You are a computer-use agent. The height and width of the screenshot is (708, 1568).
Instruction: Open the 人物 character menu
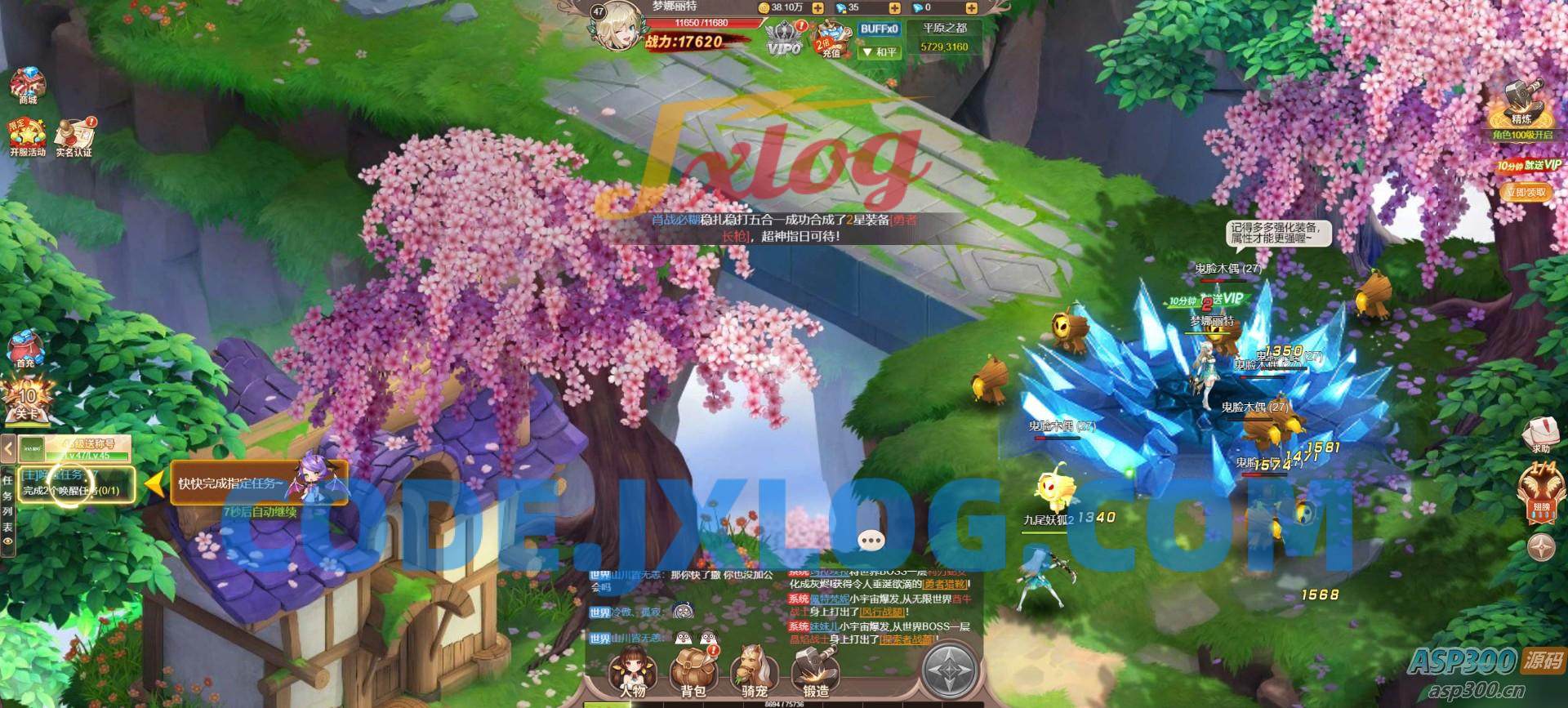pyautogui.click(x=632, y=671)
